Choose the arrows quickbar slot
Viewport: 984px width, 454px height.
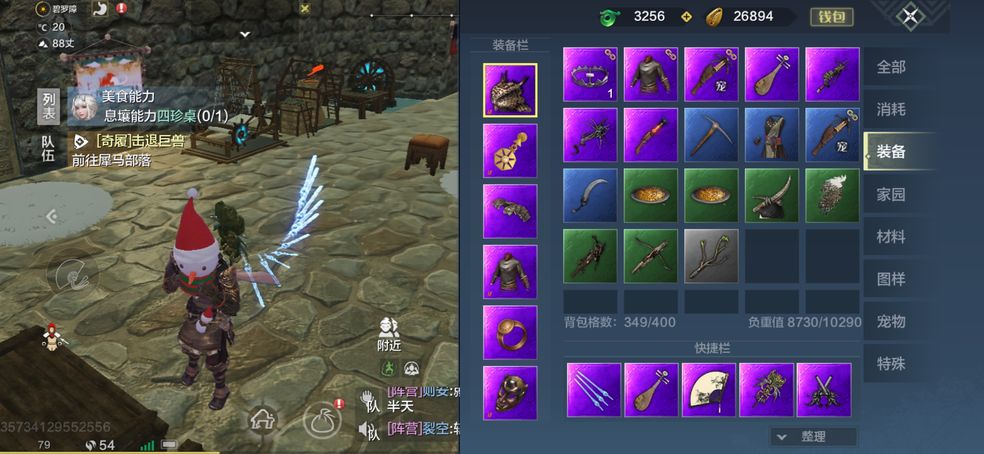[x=593, y=389]
